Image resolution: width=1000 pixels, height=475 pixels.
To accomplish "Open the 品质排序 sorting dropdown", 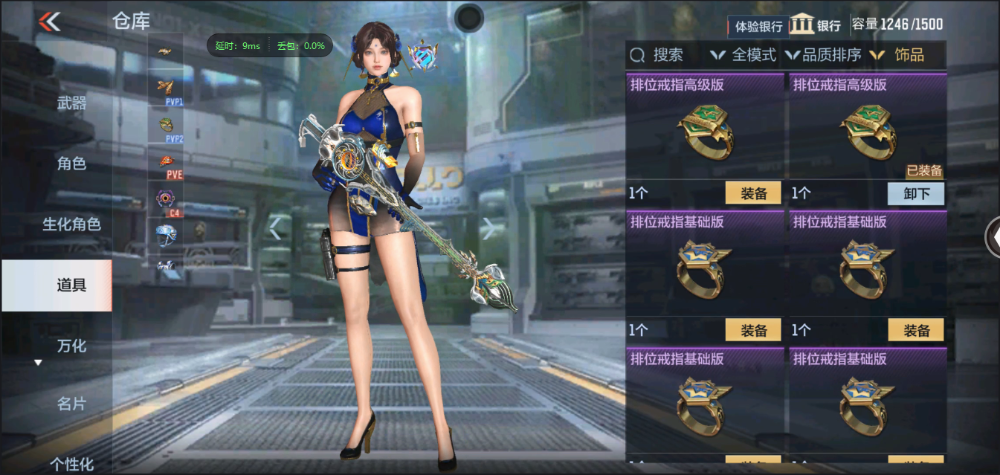I will (x=823, y=55).
